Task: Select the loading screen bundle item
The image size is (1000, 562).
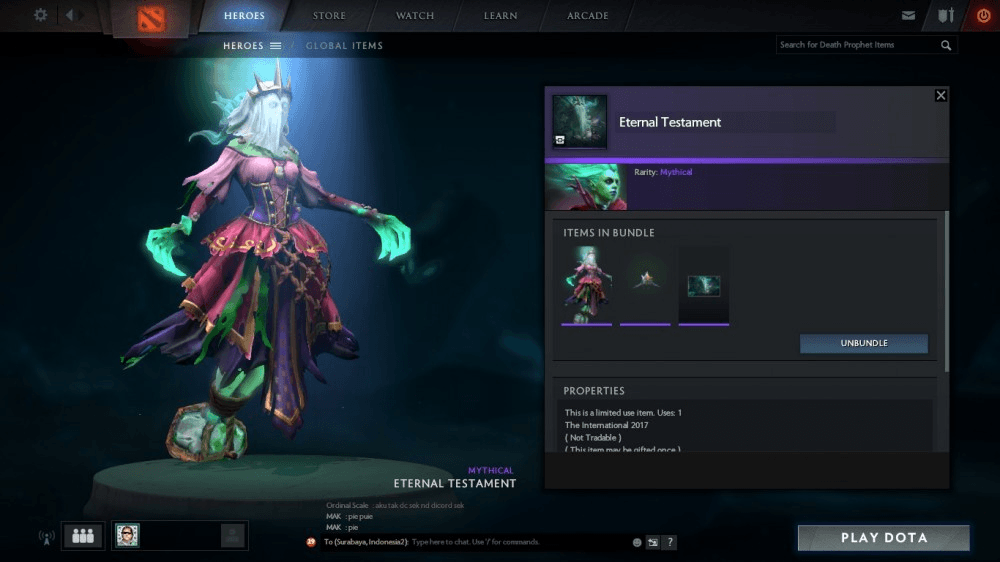Action: [703, 285]
